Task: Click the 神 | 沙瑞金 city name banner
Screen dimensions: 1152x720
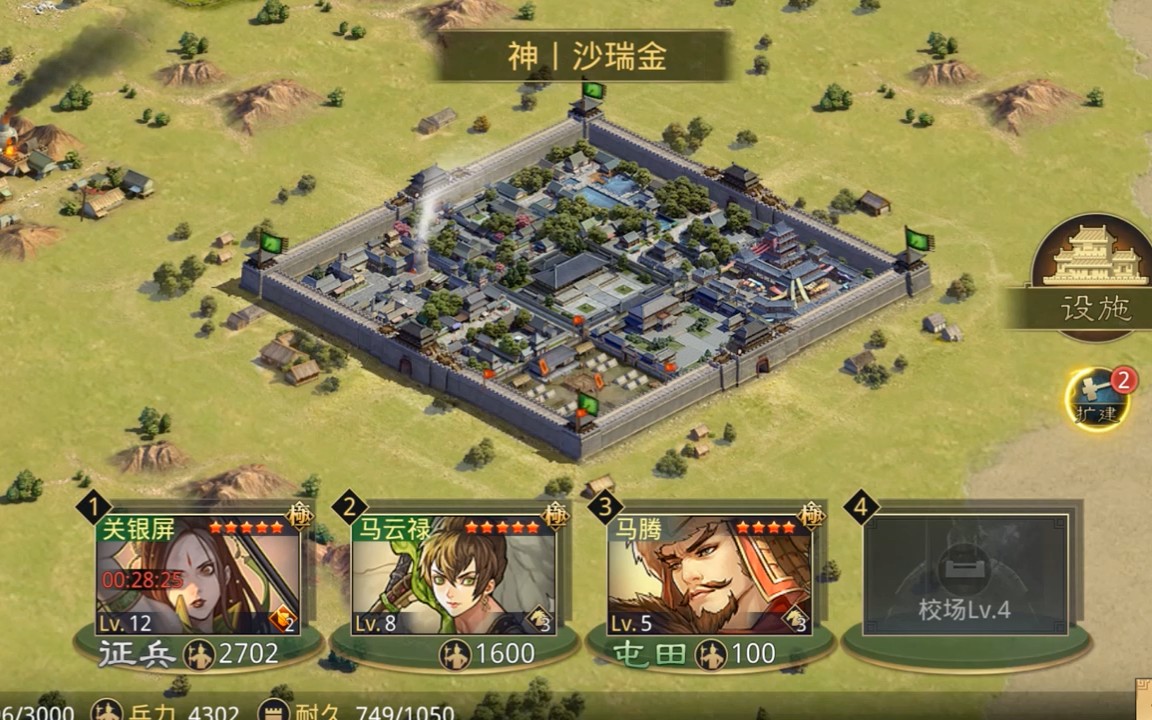Action: [x=585, y=56]
